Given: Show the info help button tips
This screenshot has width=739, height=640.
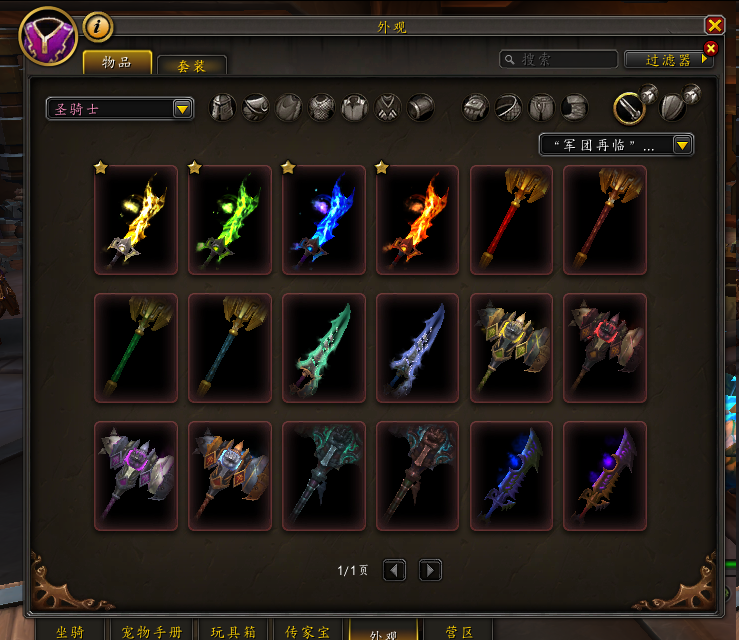Looking at the screenshot, I should point(97,27).
